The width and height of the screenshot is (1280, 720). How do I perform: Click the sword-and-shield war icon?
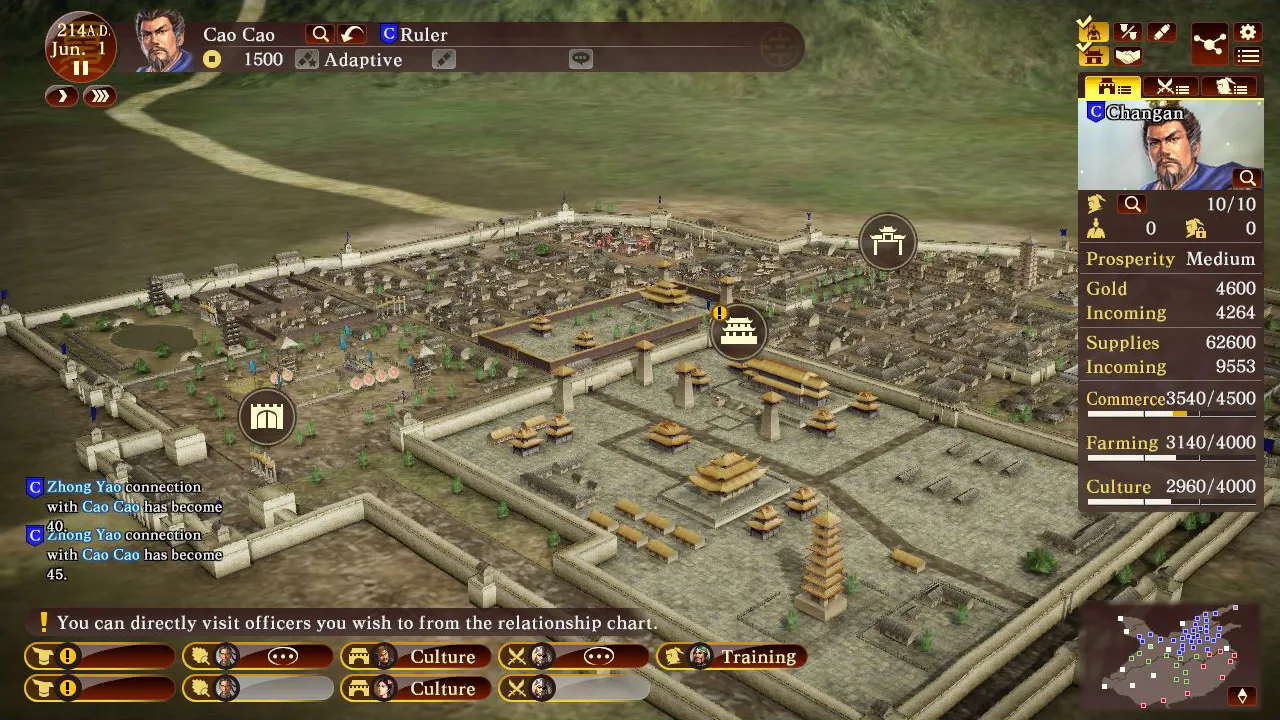1128,32
